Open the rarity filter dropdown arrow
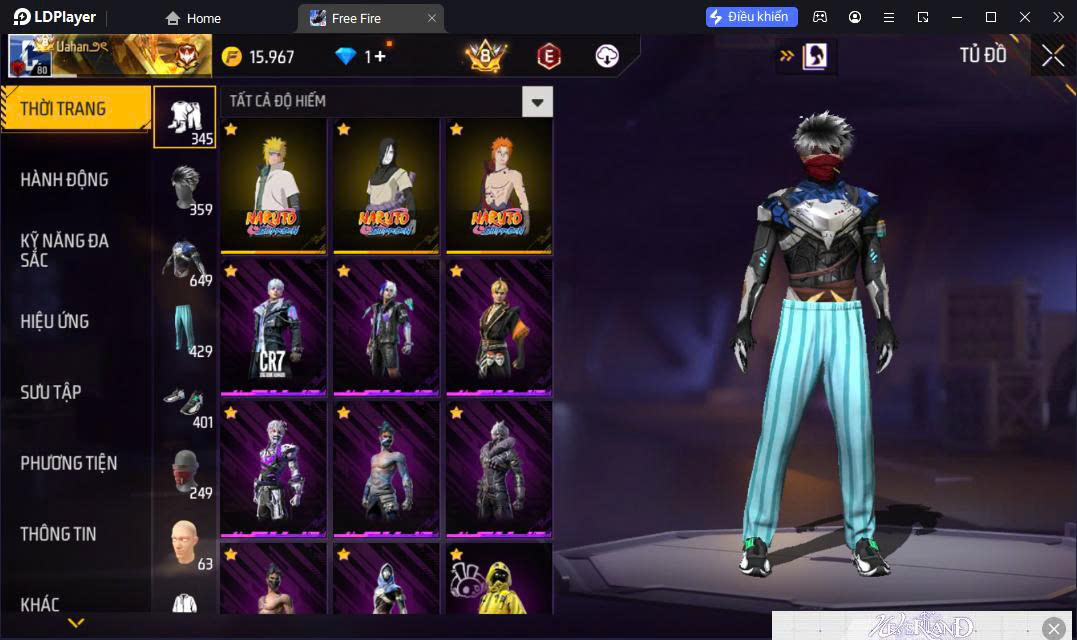1077x640 pixels. click(x=538, y=101)
